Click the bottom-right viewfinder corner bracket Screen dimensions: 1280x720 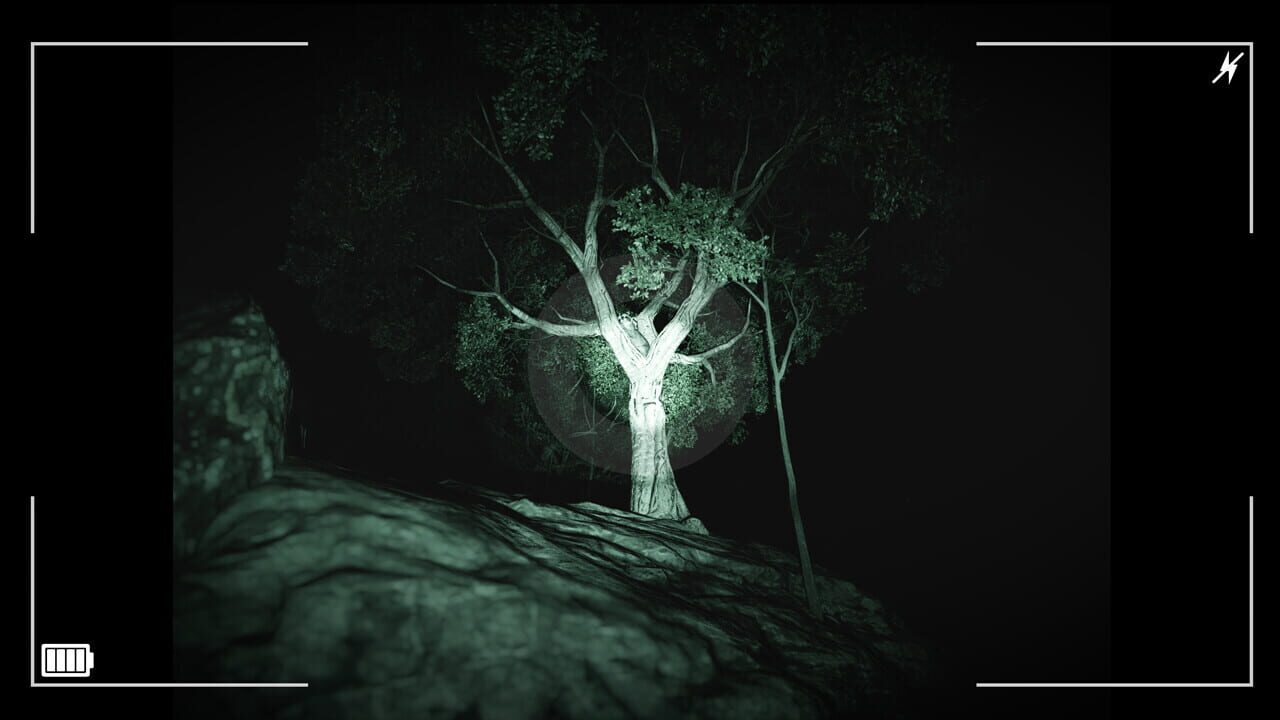click(1249, 683)
